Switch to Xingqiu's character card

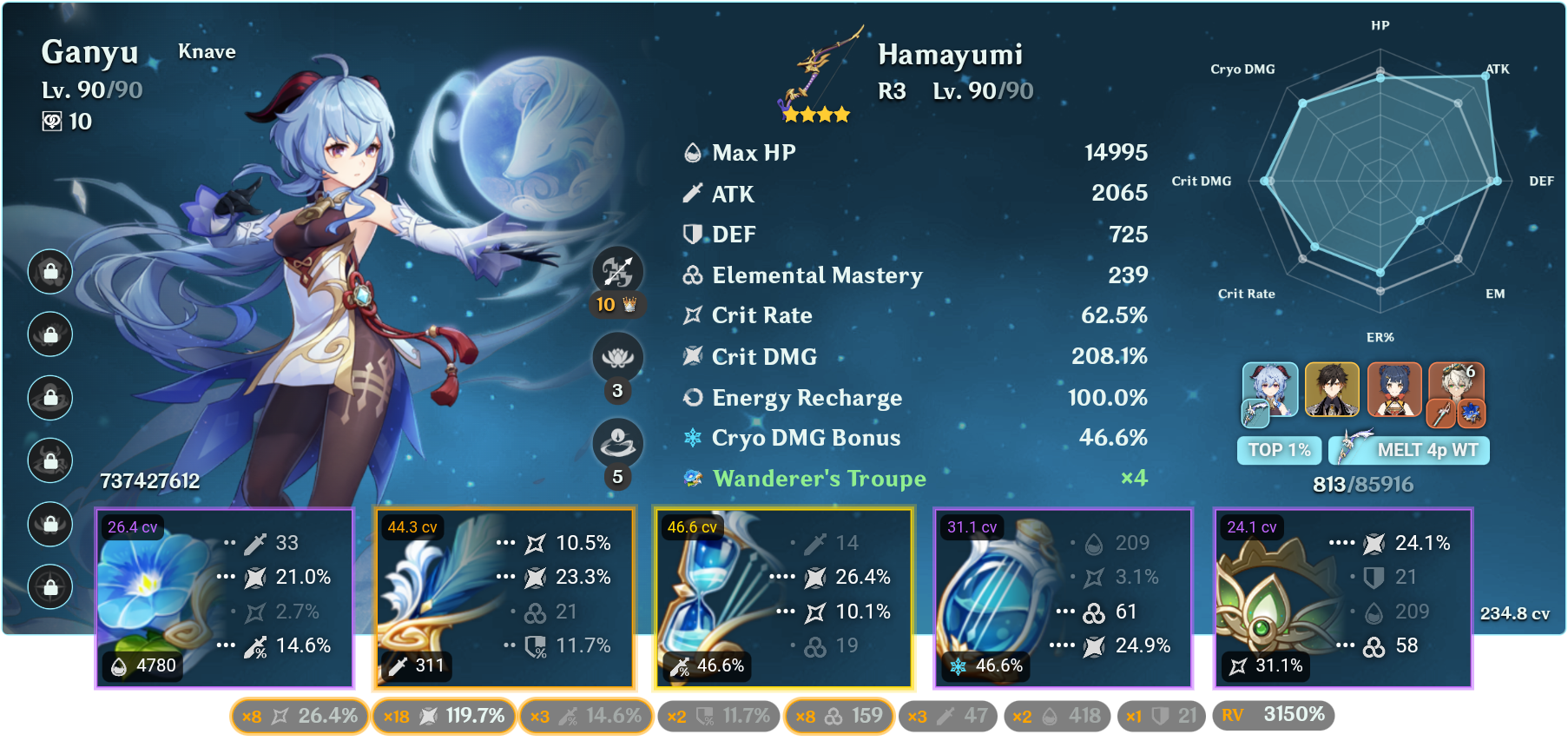click(1393, 391)
